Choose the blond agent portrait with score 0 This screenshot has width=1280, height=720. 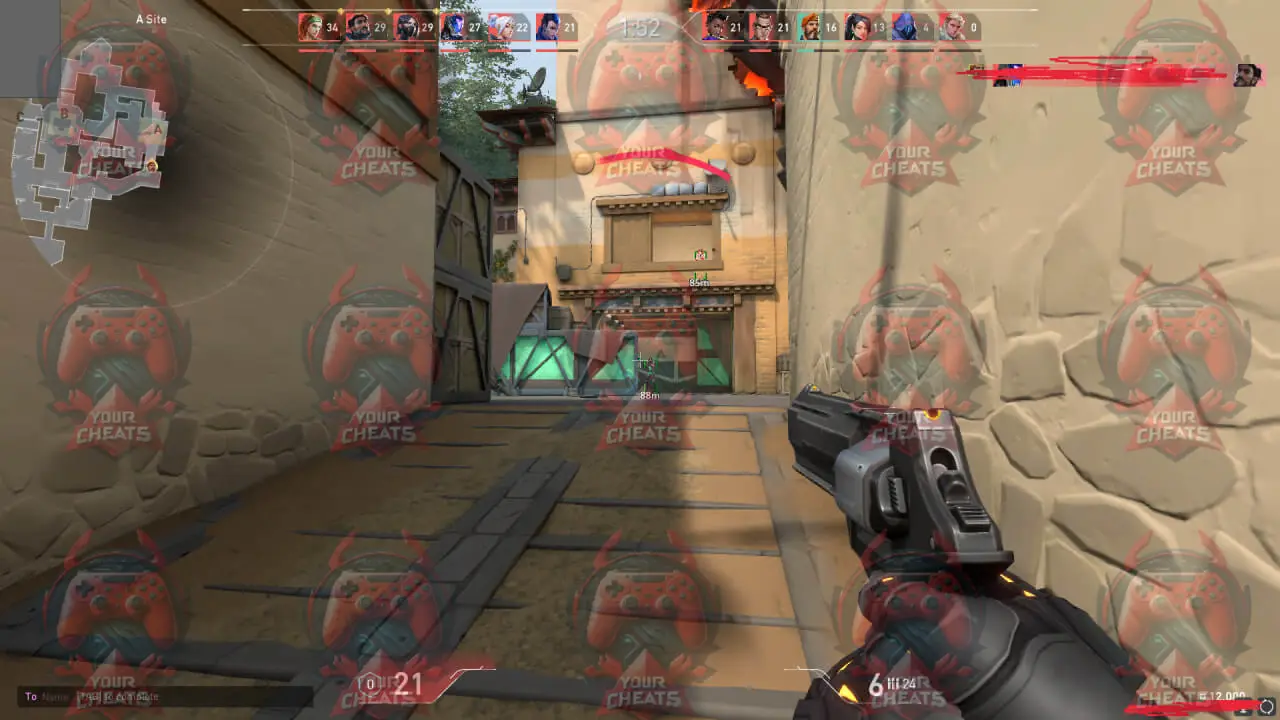click(952, 27)
